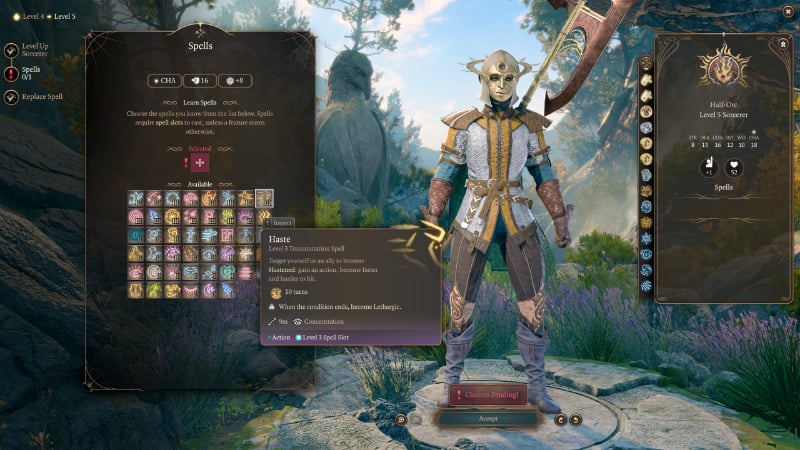Confirm level up with the Accept button
This screenshot has height=450, width=800.
(487, 418)
